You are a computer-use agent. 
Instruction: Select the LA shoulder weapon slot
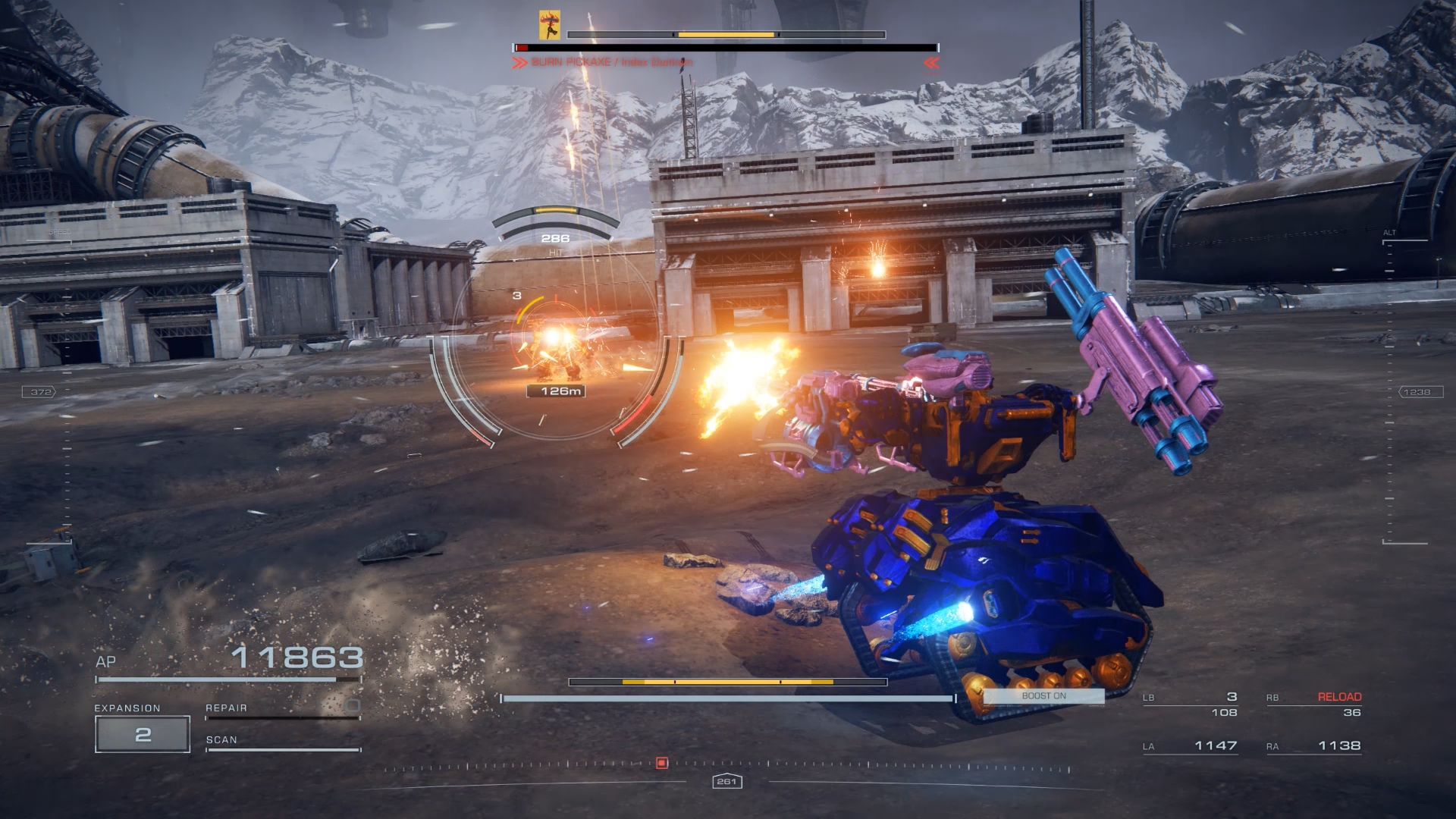1191,746
